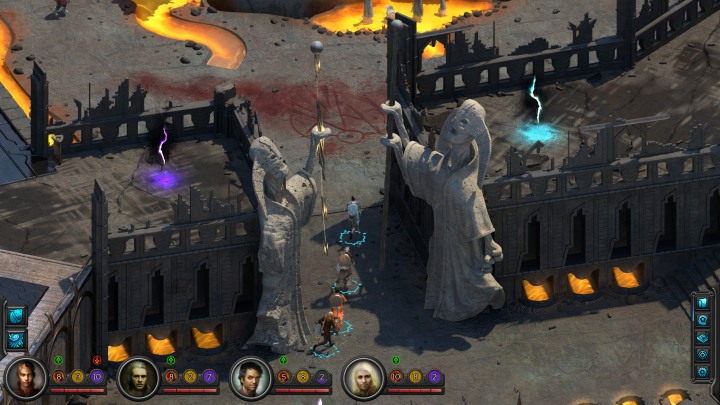Select the dark-haired man's portrait
This screenshot has height=405, width=720.
(250, 377)
